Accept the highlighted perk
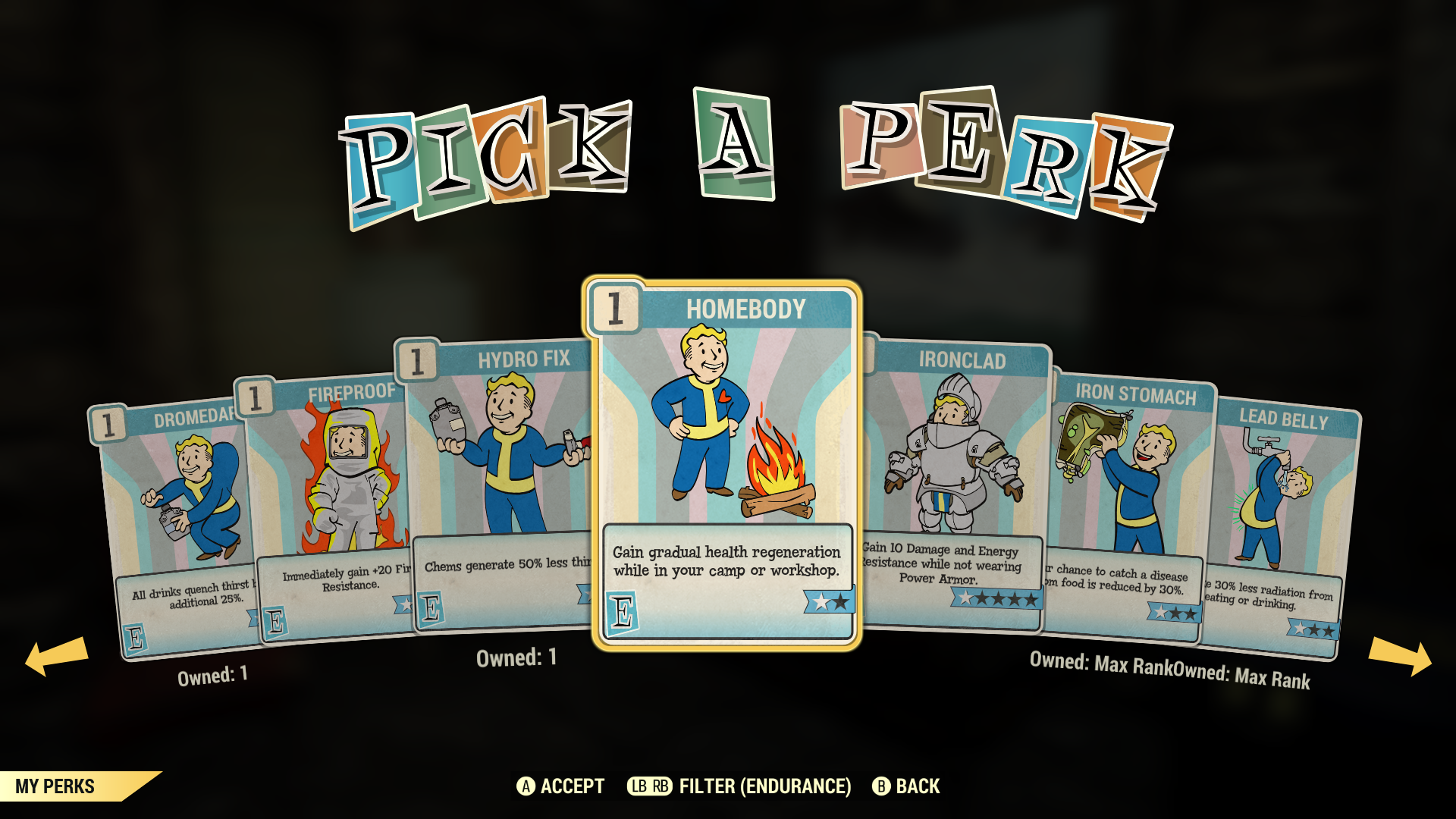The height and width of the screenshot is (819, 1456). coord(560,786)
